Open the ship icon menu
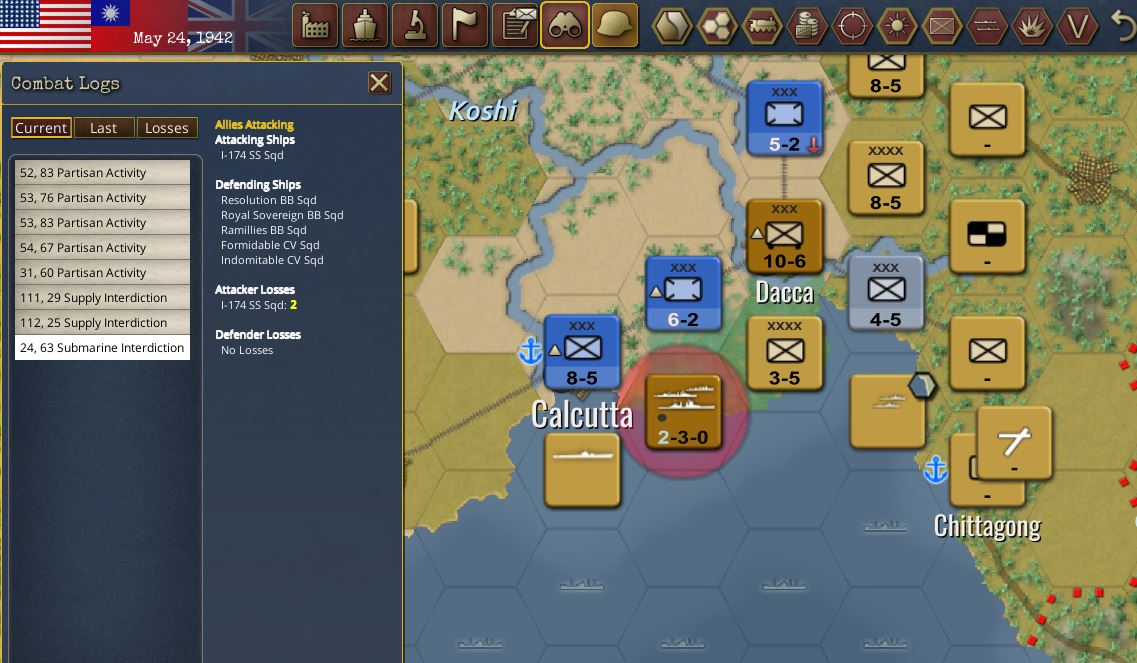 pyautogui.click(x=365, y=26)
